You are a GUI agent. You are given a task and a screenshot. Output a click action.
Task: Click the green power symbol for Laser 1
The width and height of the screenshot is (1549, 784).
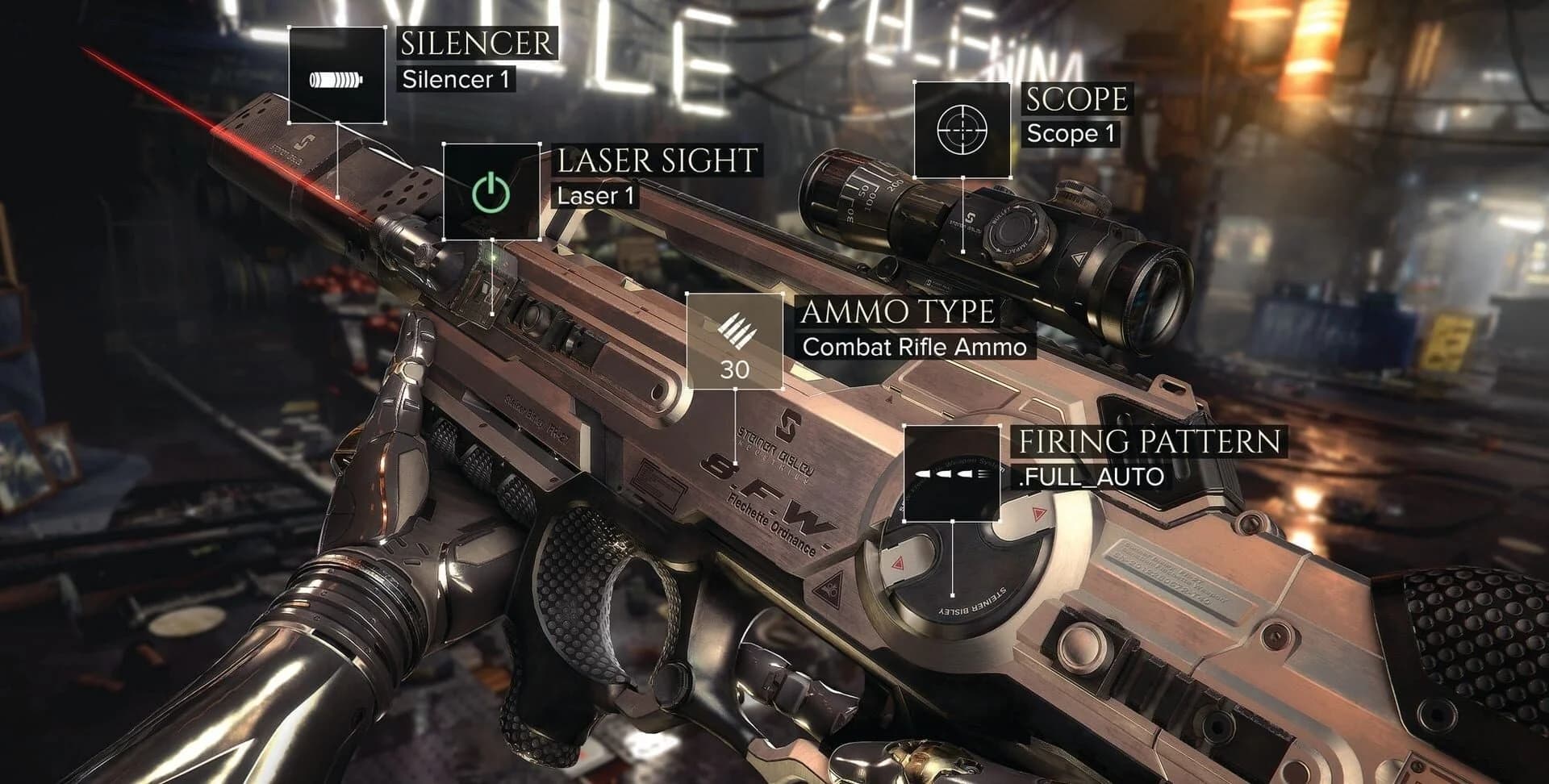pos(492,191)
